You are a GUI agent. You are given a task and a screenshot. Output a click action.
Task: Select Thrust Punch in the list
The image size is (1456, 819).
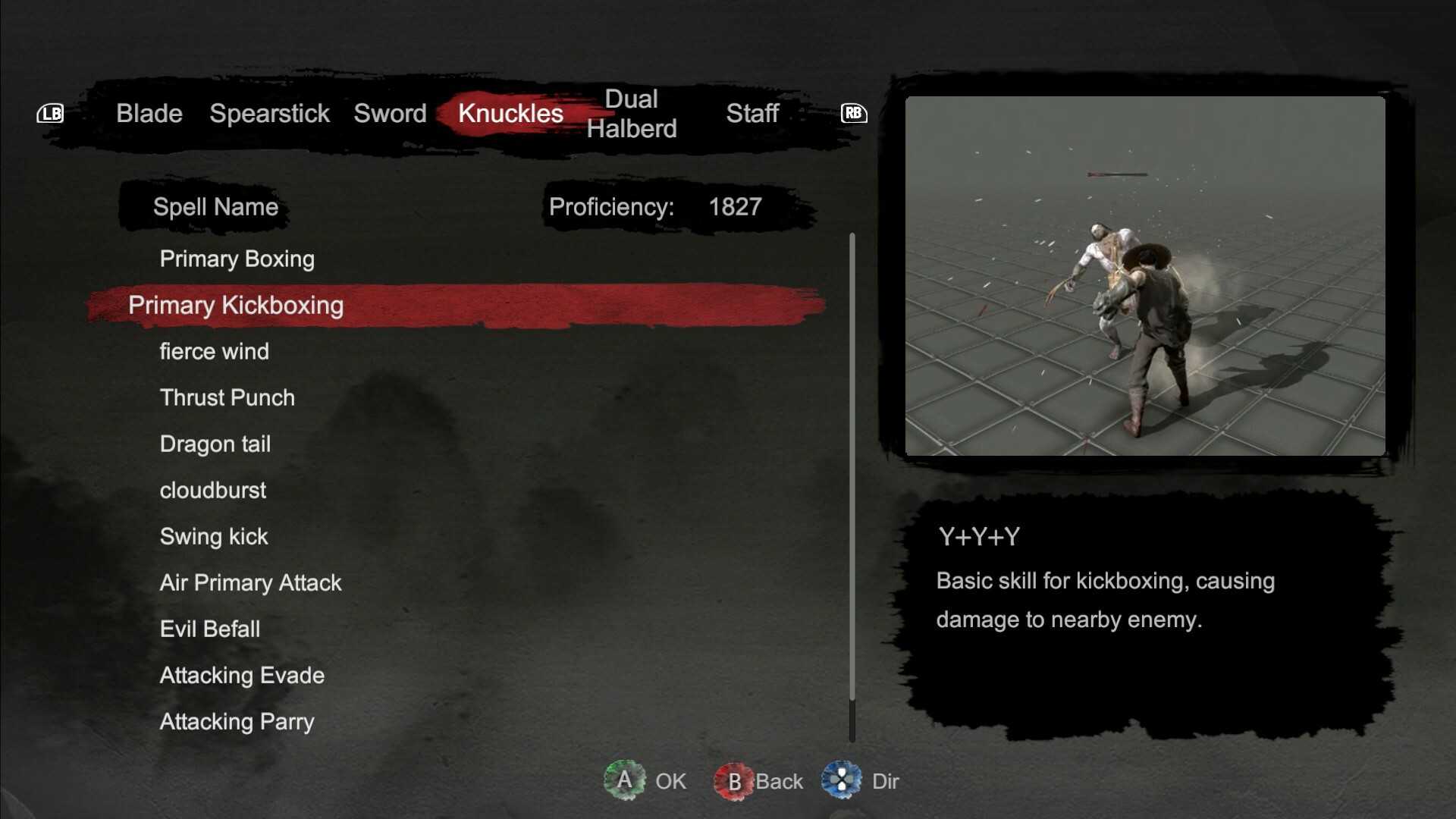227,398
